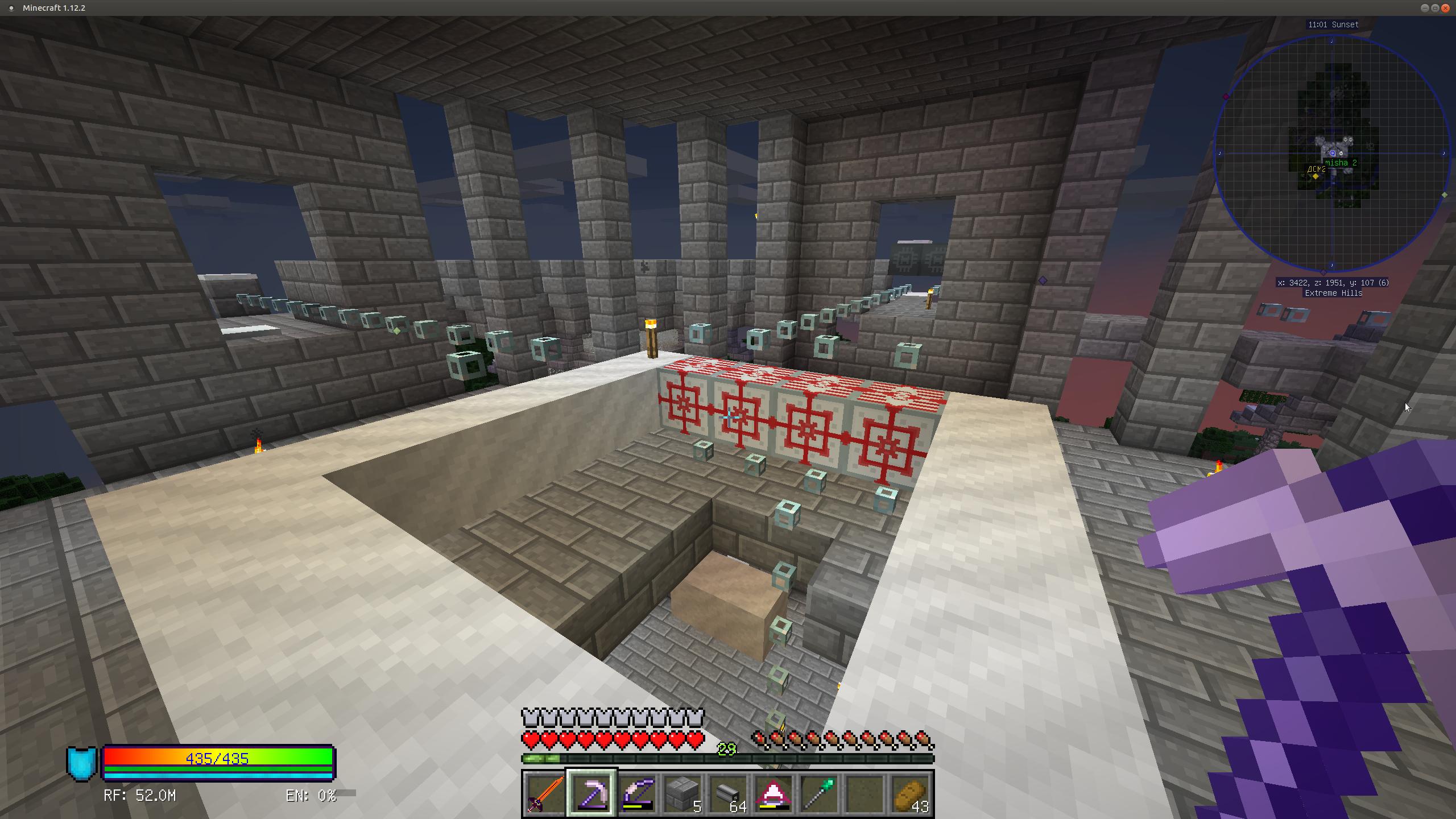Select the grey cable stack of 64

(728, 793)
